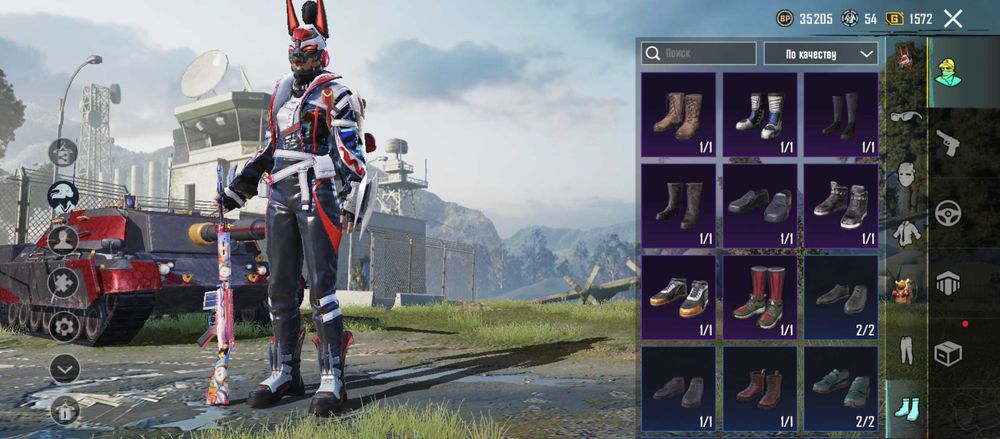Open the character silhouette button
Screen dimensions: 1000x439
(x=63, y=239)
